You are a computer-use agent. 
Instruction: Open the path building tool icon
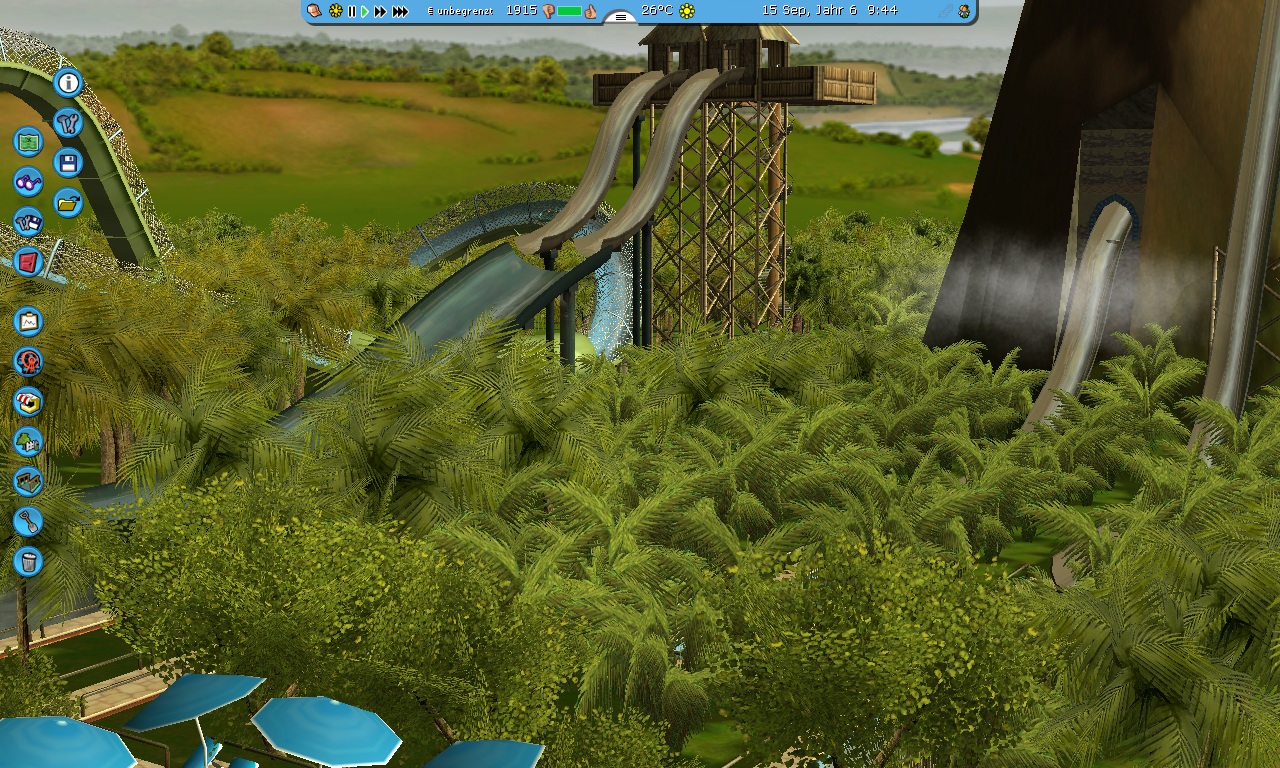[x=28, y=481]
